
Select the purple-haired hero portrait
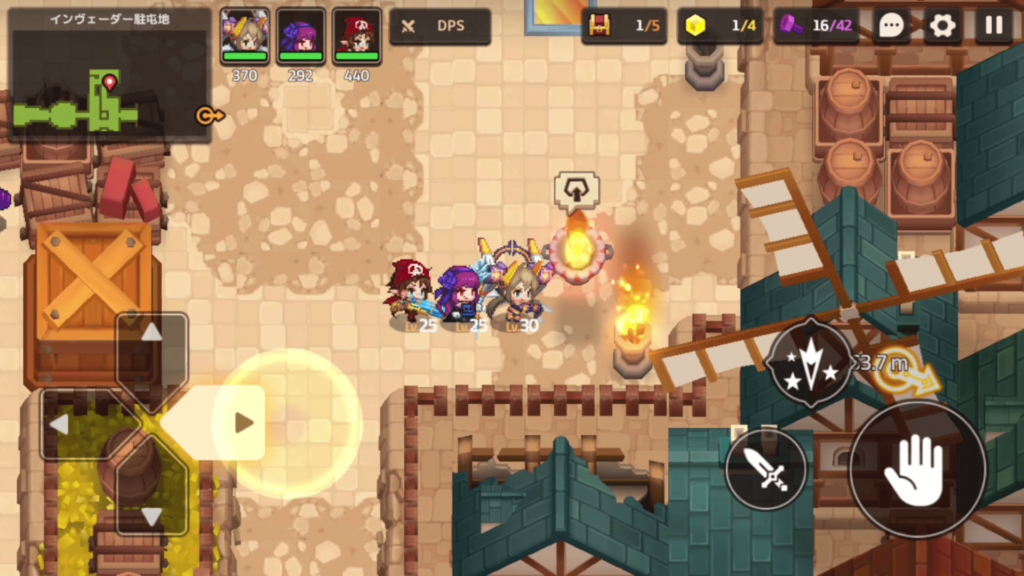[301, 37]
